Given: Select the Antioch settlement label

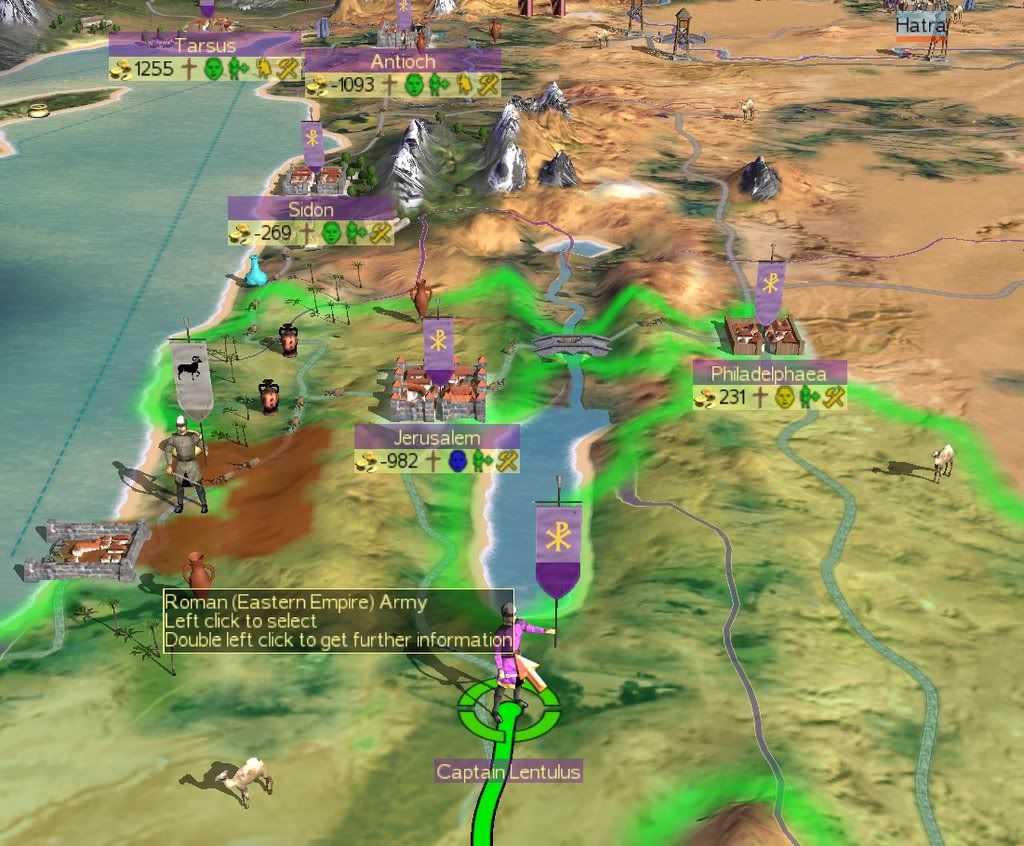Looking at the screenshot, I should pyautogui.click(x=402, y=61).
